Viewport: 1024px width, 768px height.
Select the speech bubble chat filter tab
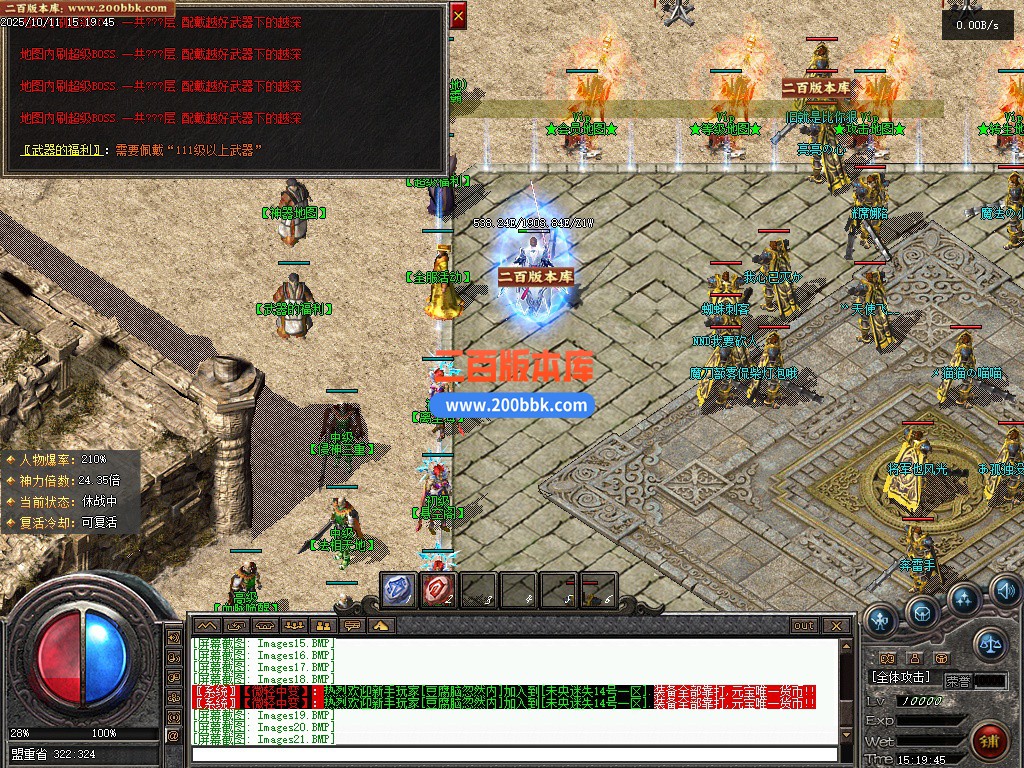tap(351, 626)
